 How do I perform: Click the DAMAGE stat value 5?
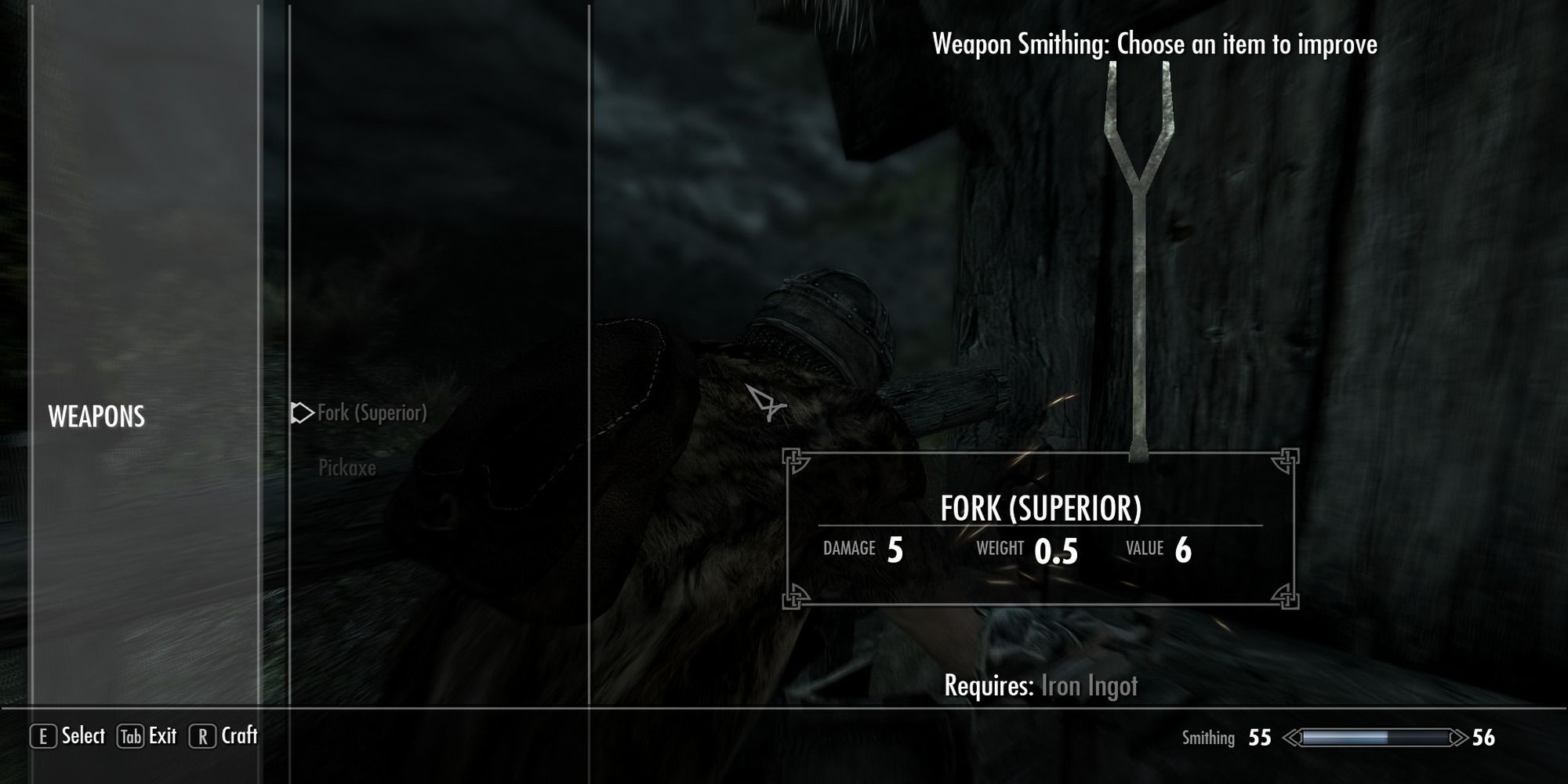coord(895,549)
